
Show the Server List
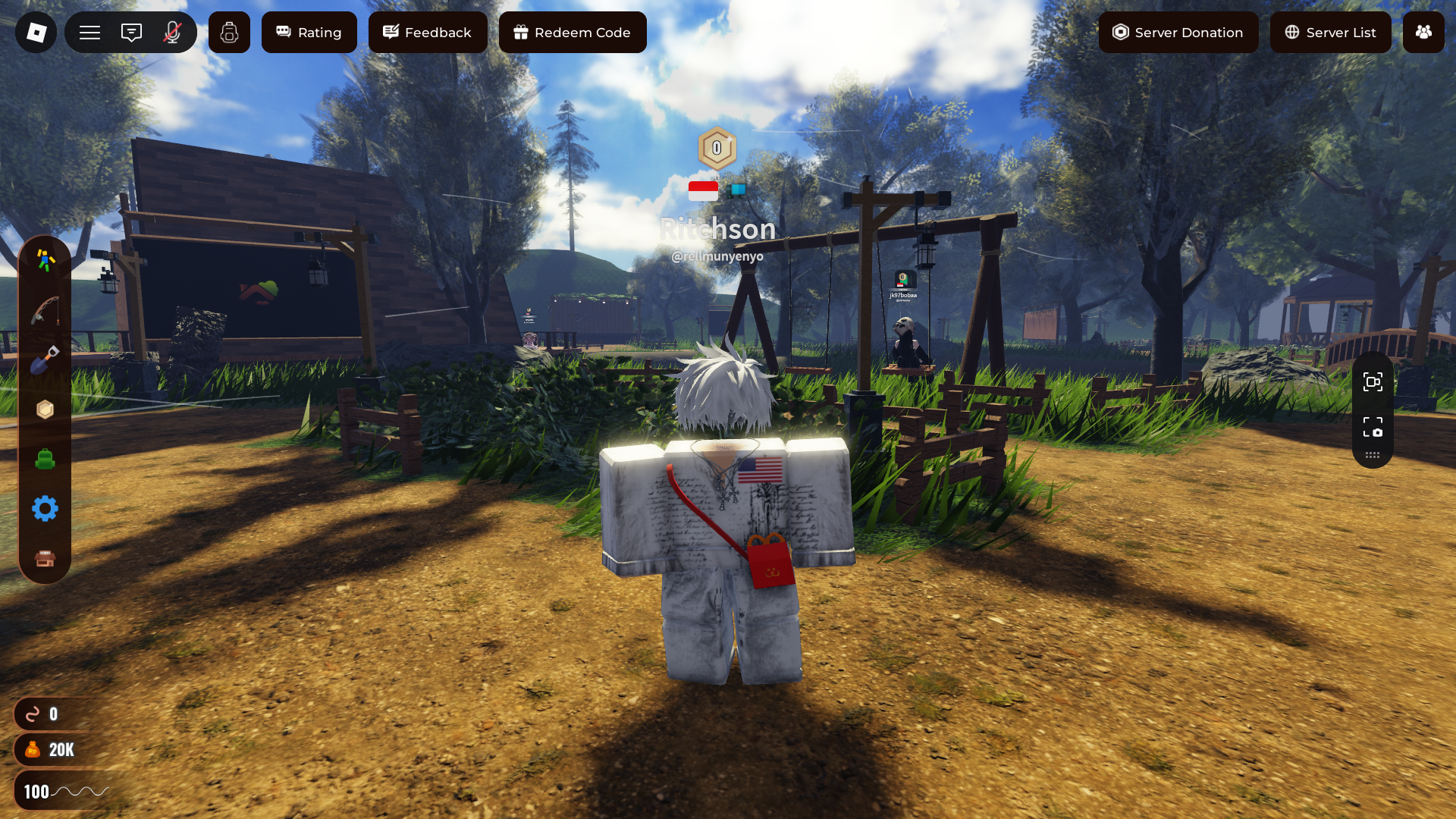coord(1330,33)
